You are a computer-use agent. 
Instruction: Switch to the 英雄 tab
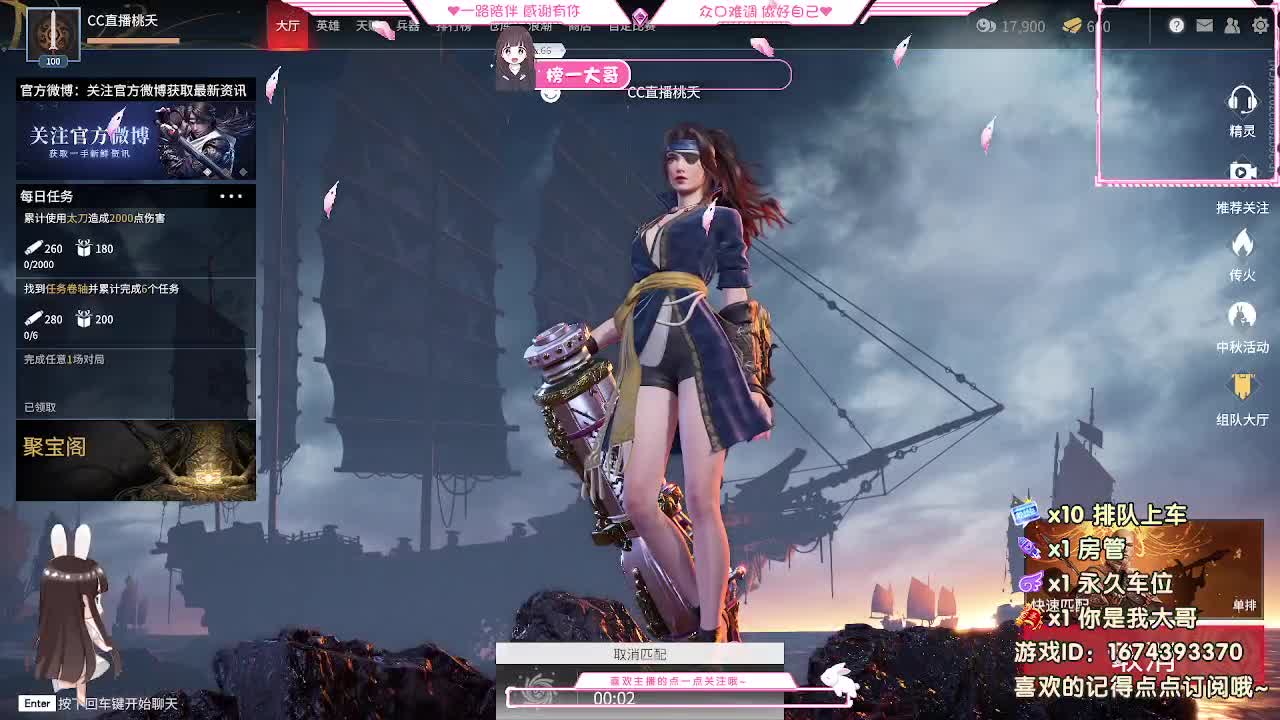[x=328, y=25]
